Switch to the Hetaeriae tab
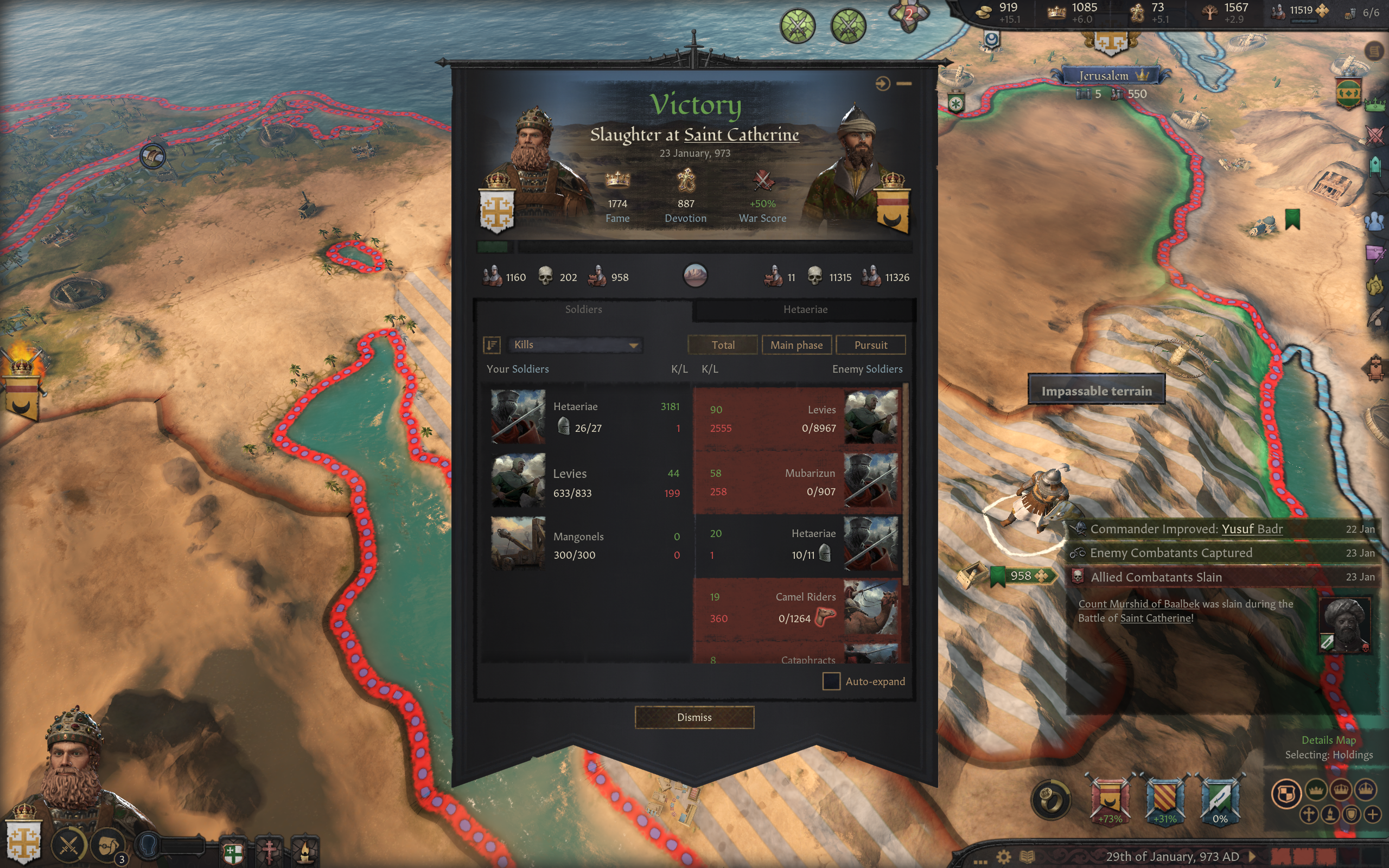The image size is (1389, 868). [805, 309]
